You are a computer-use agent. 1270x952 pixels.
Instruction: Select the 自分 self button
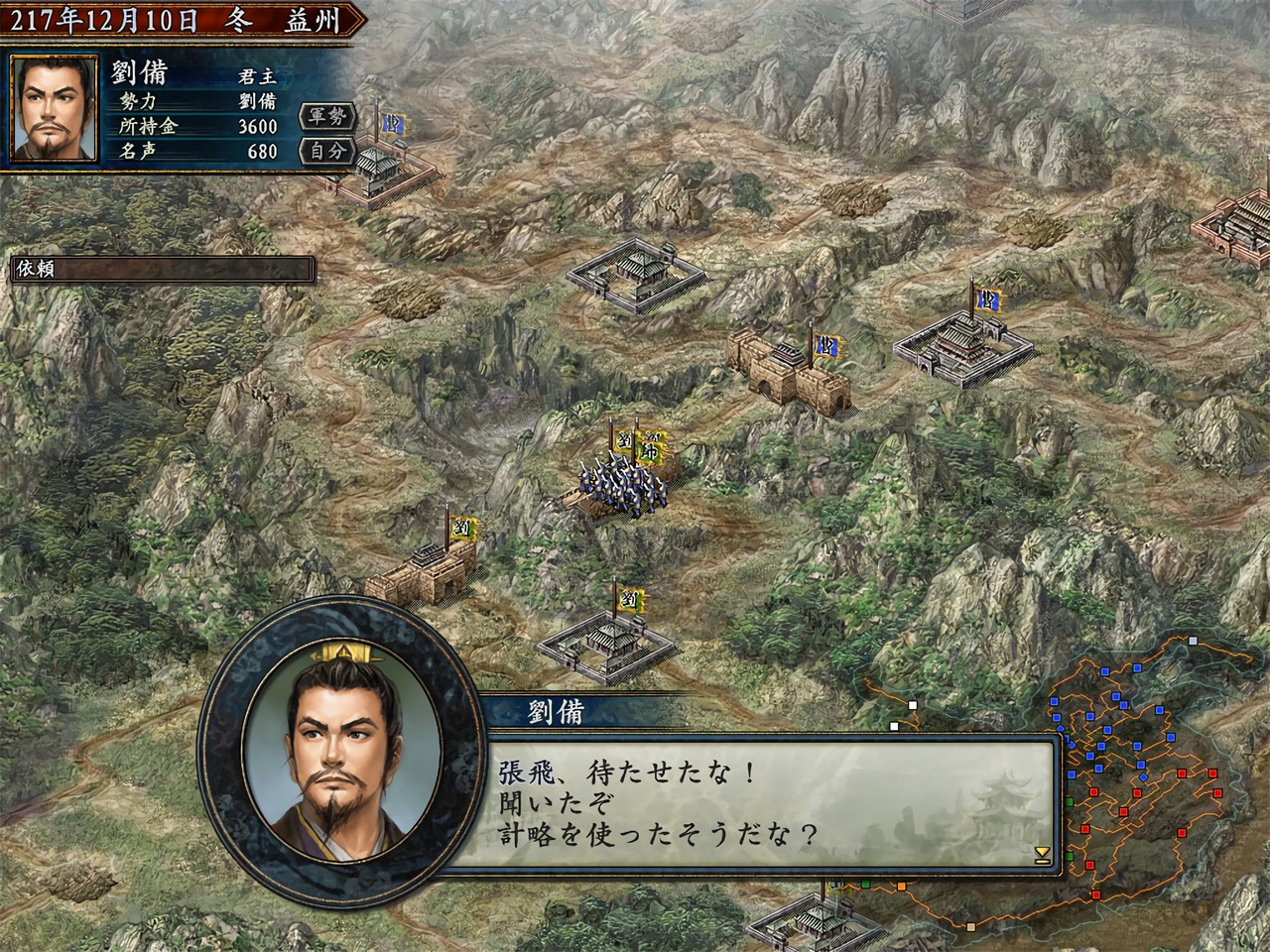point(326,151)
